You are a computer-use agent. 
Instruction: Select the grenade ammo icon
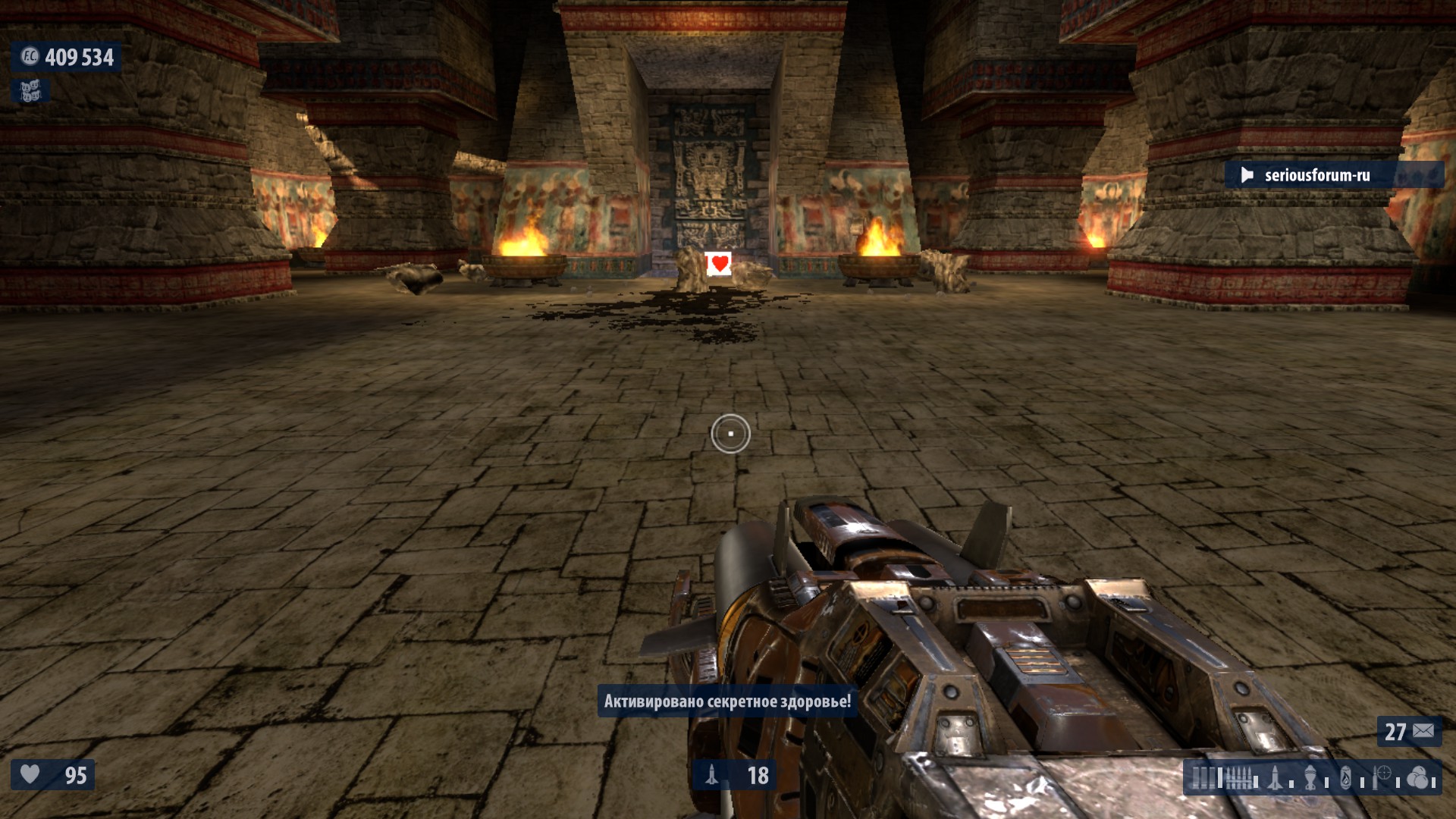(x=1311, y=778)
